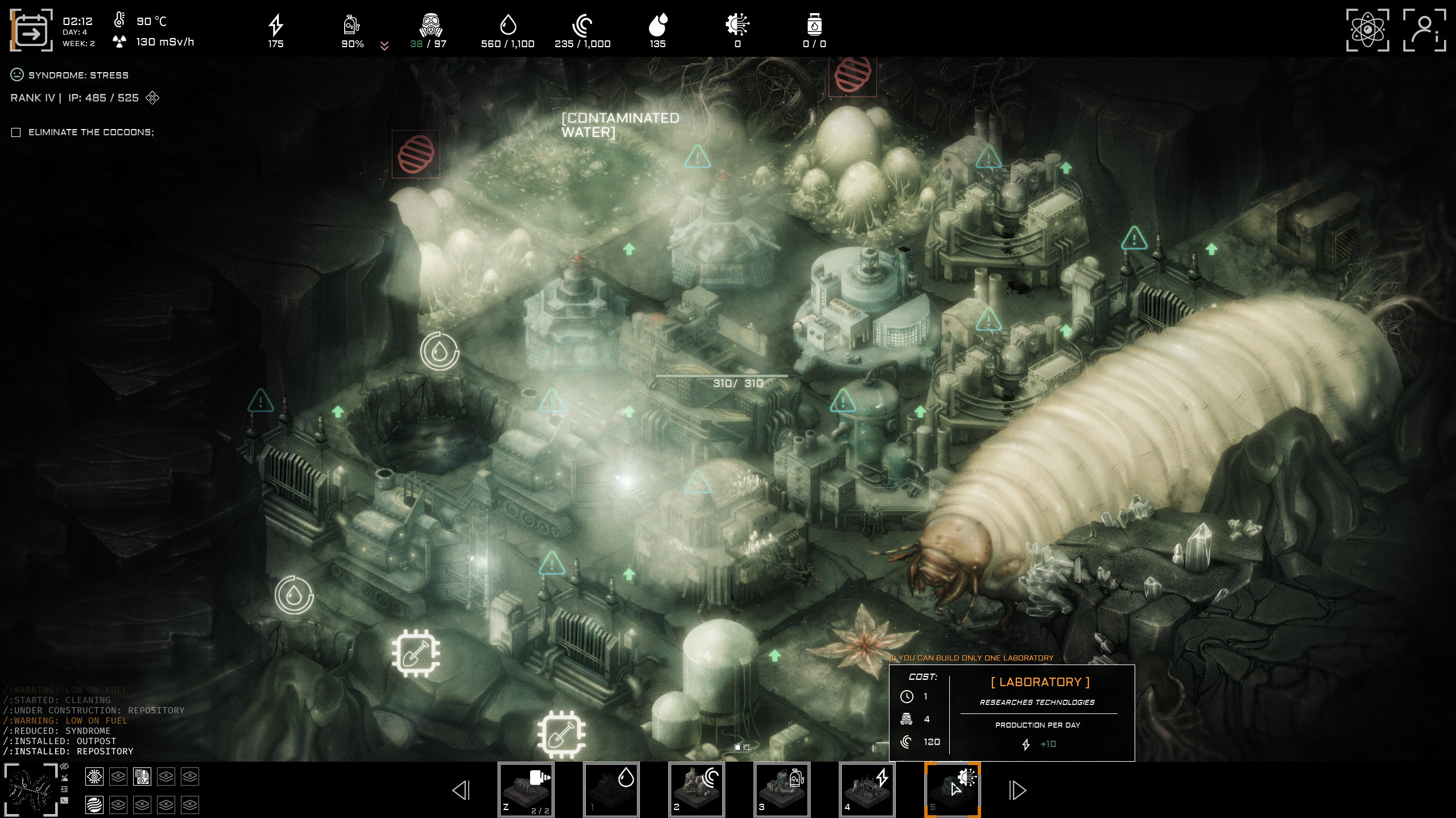
Task: Tick the Eliminate the Cocoons objective checkbox
Action: tap(16, 132)
